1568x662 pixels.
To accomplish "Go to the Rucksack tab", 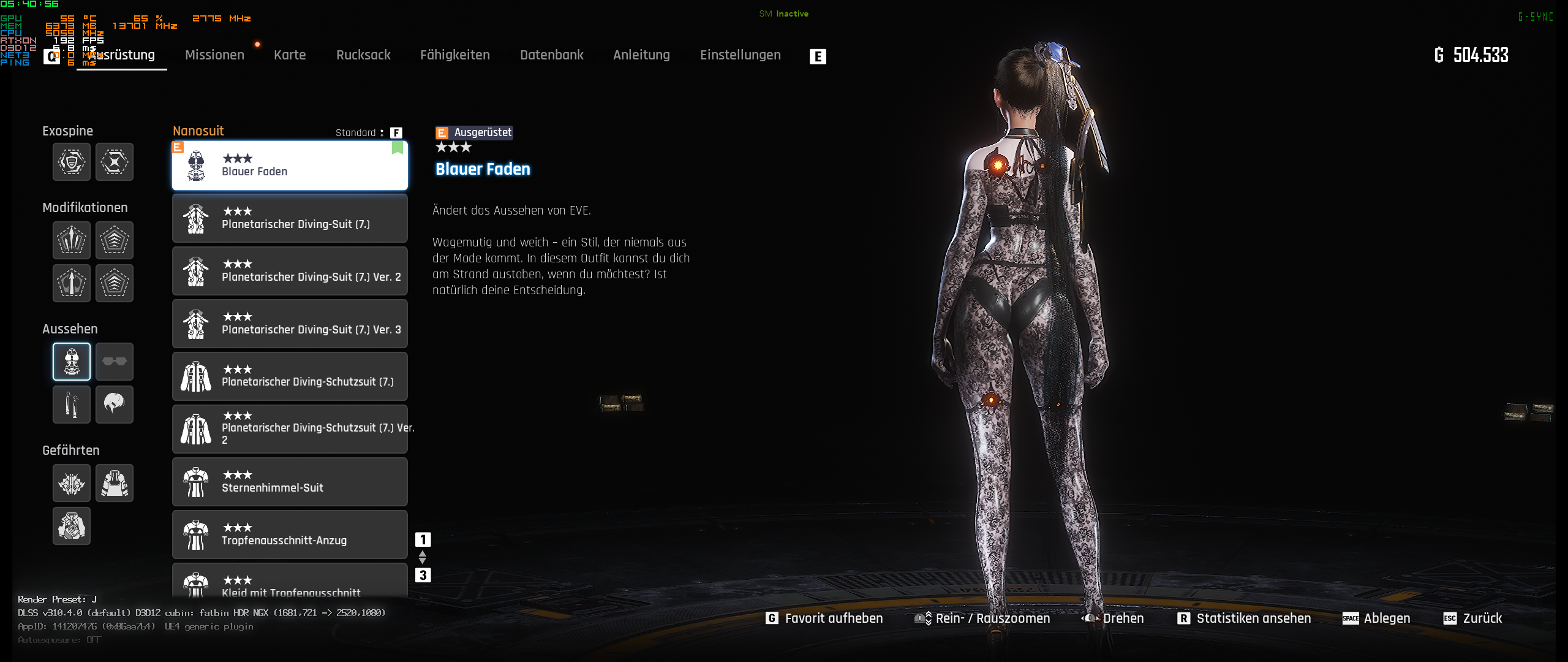I will click(x=363, y=55).
